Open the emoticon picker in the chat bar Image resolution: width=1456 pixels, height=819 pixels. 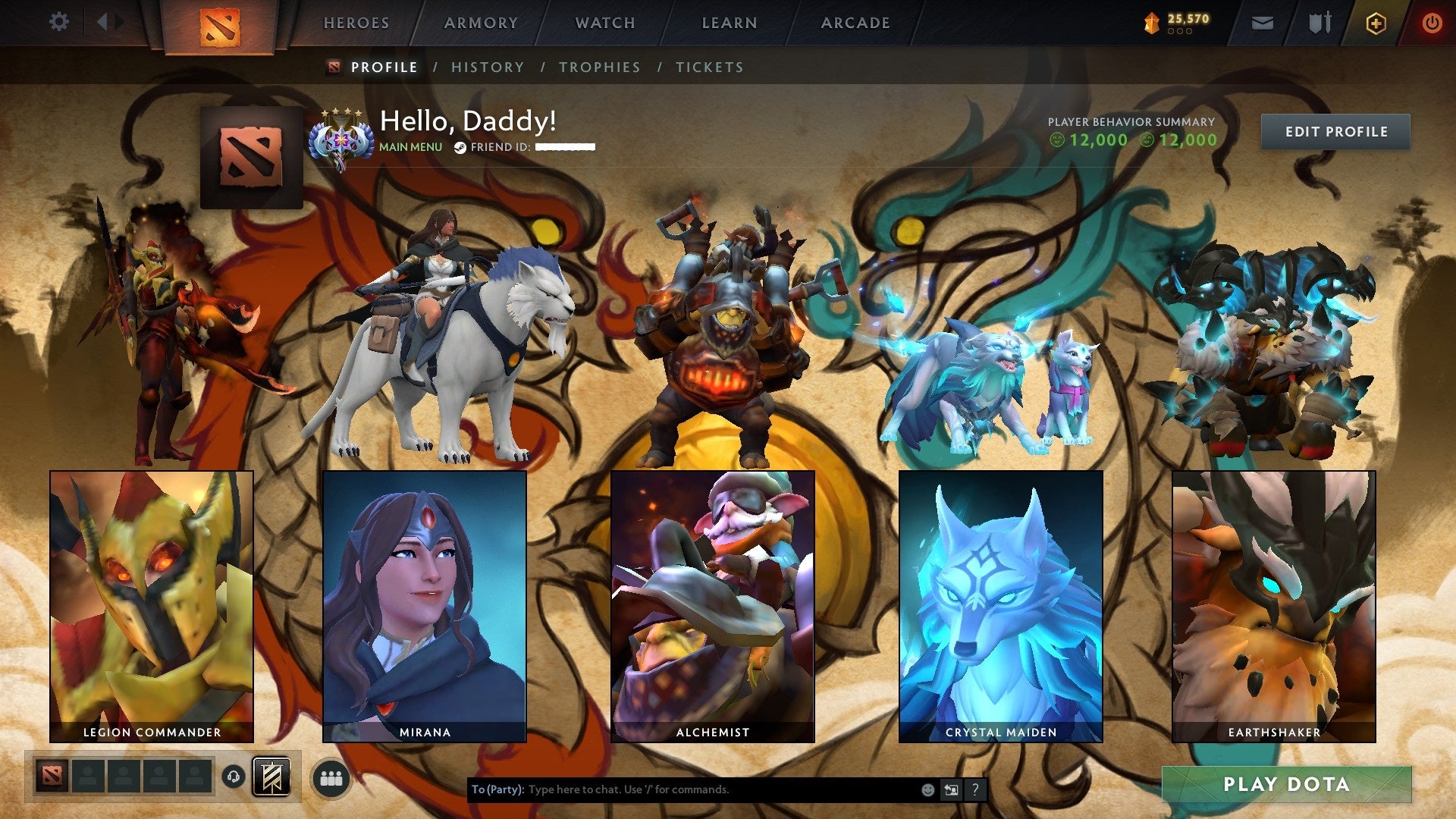click(x=927, y=789)
